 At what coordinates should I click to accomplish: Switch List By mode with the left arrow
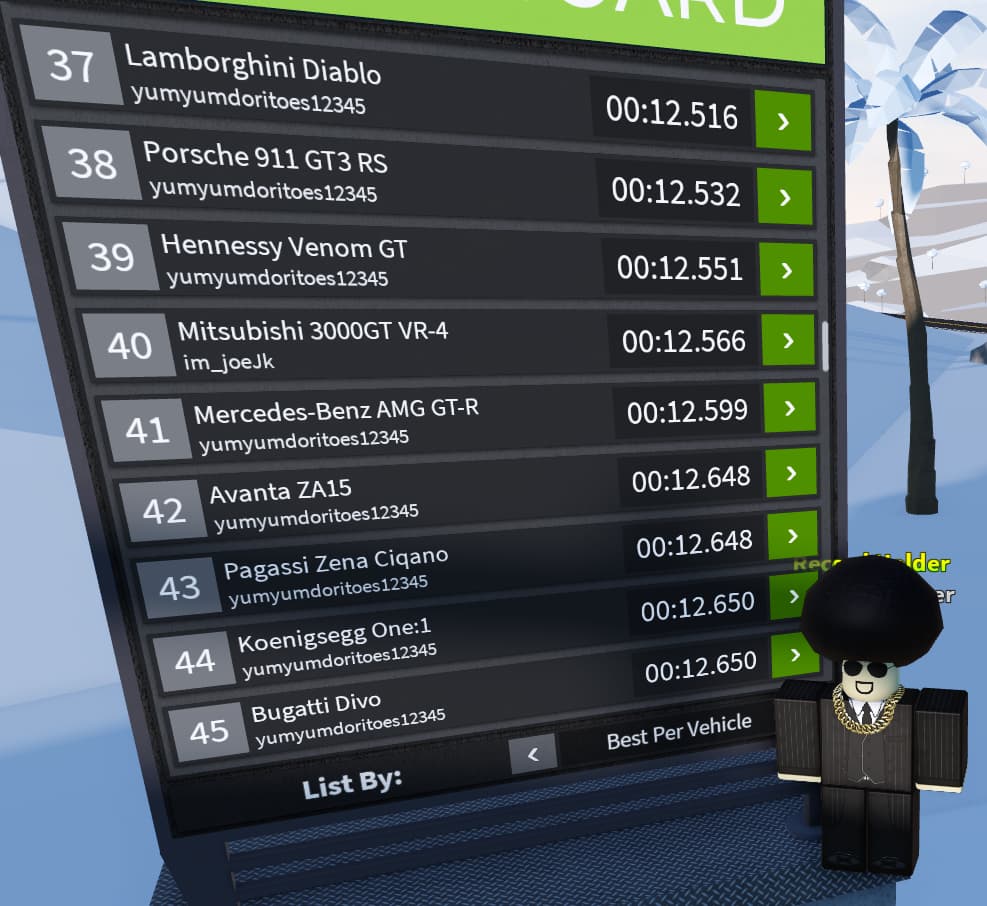click(x=532, y=754)
